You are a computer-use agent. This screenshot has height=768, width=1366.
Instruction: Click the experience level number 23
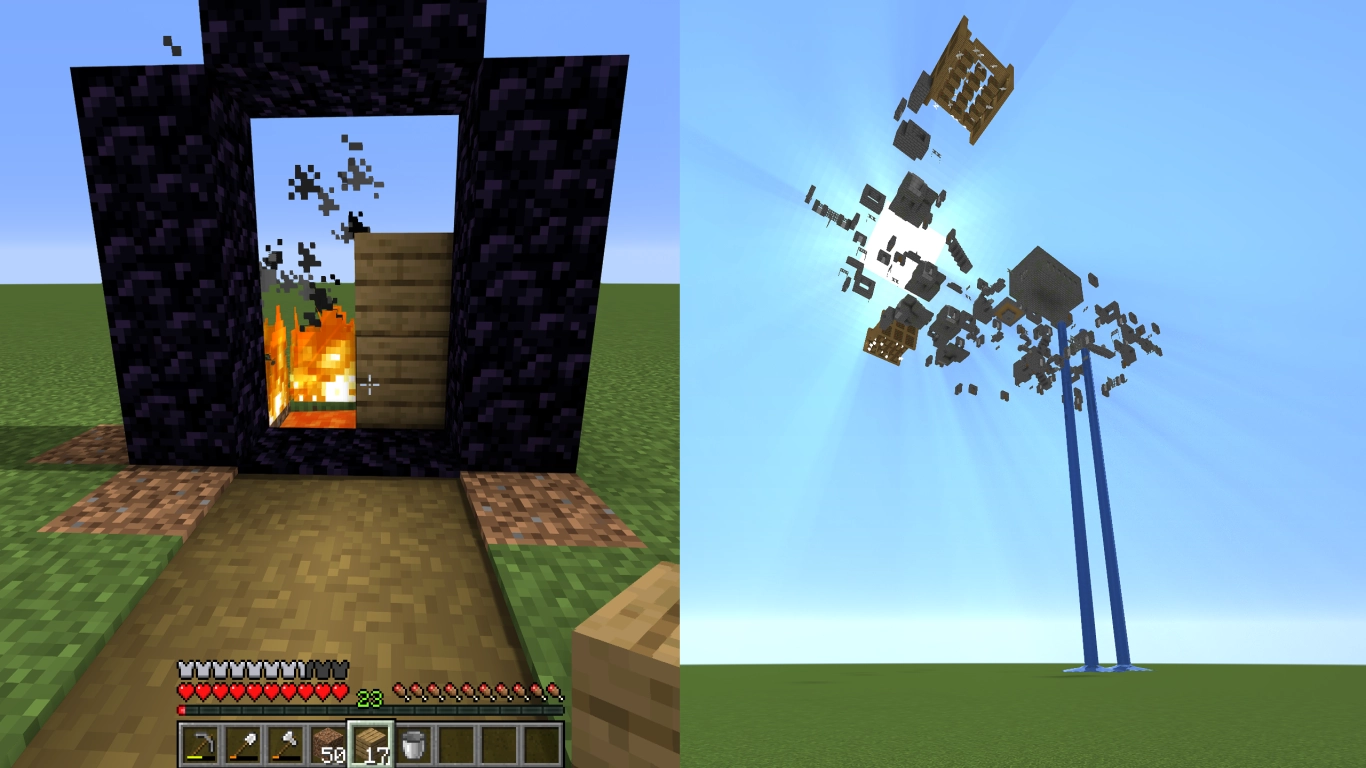point(368,696)
